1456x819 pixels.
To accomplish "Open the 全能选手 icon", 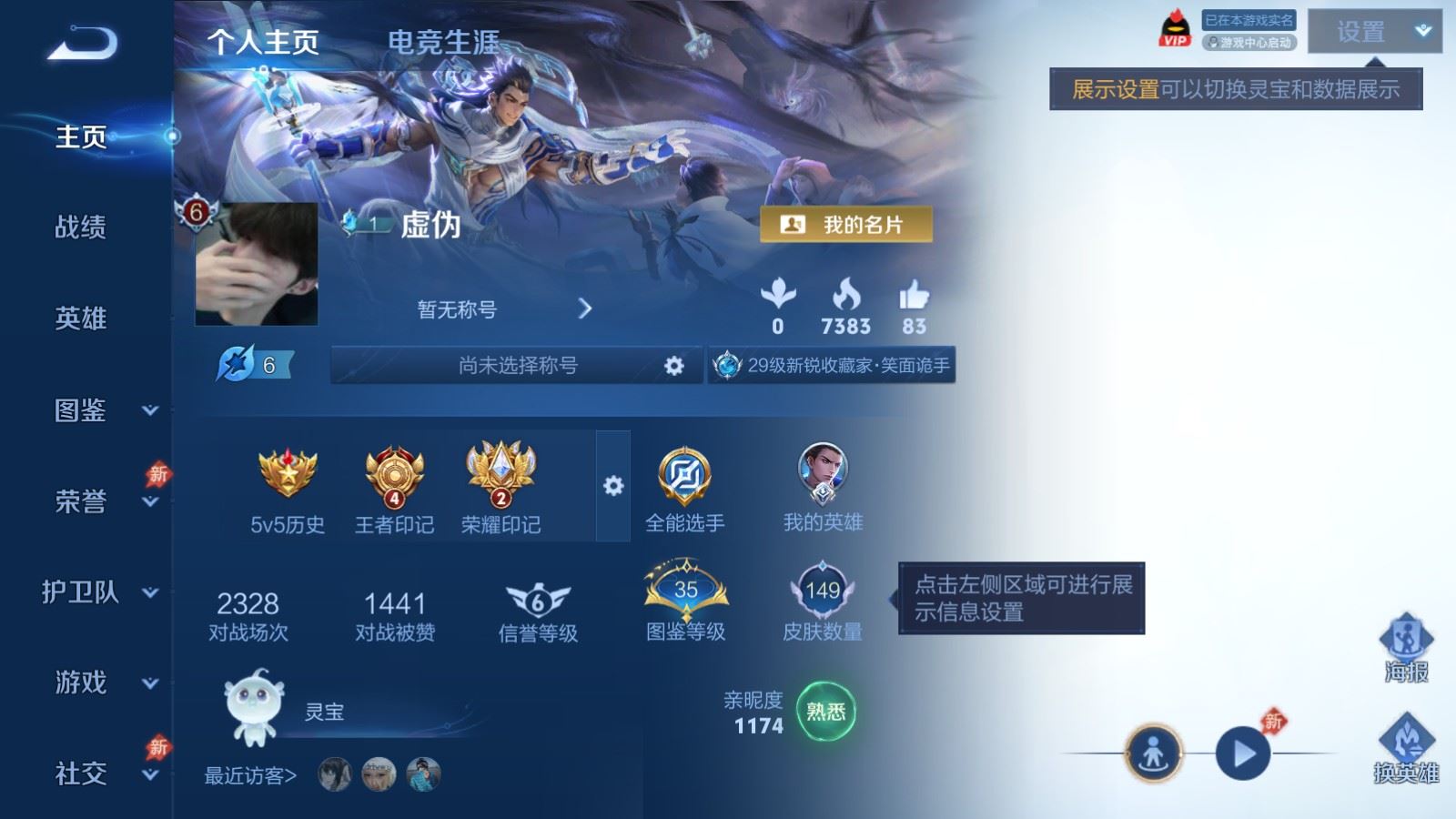I will click(684, 488).
